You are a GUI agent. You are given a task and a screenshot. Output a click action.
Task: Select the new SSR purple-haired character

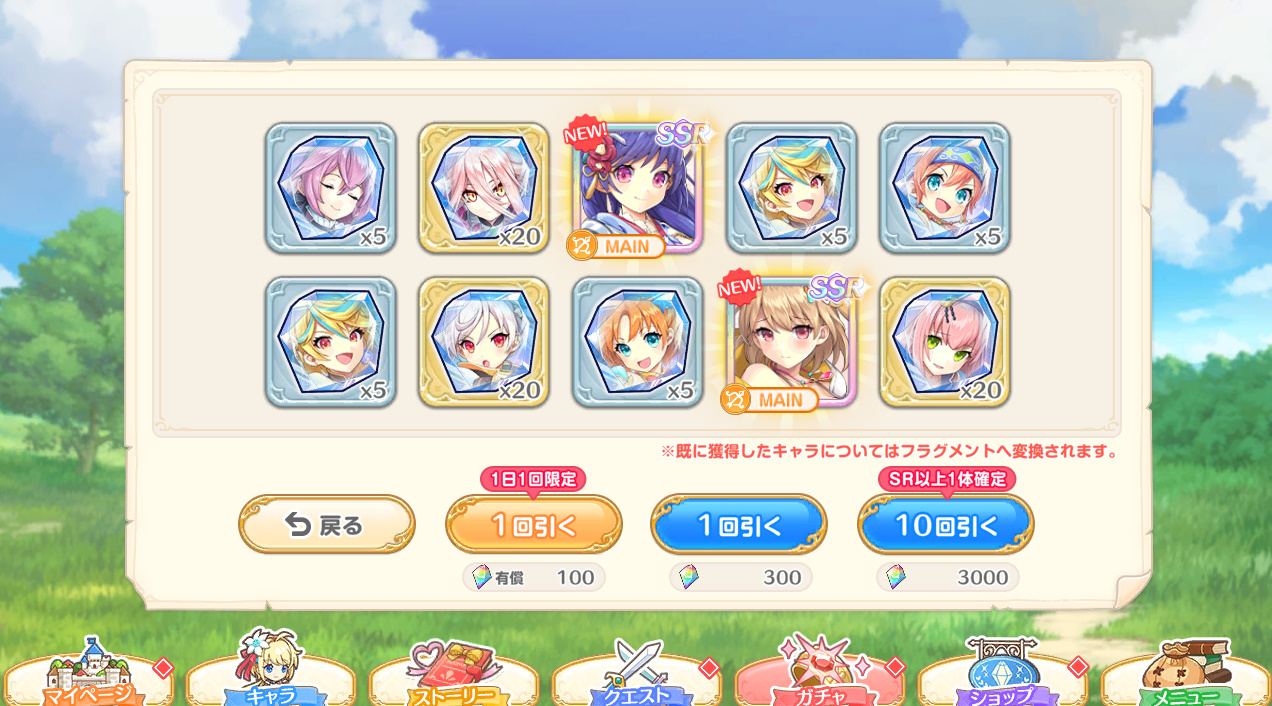click(x=638, y=188)
